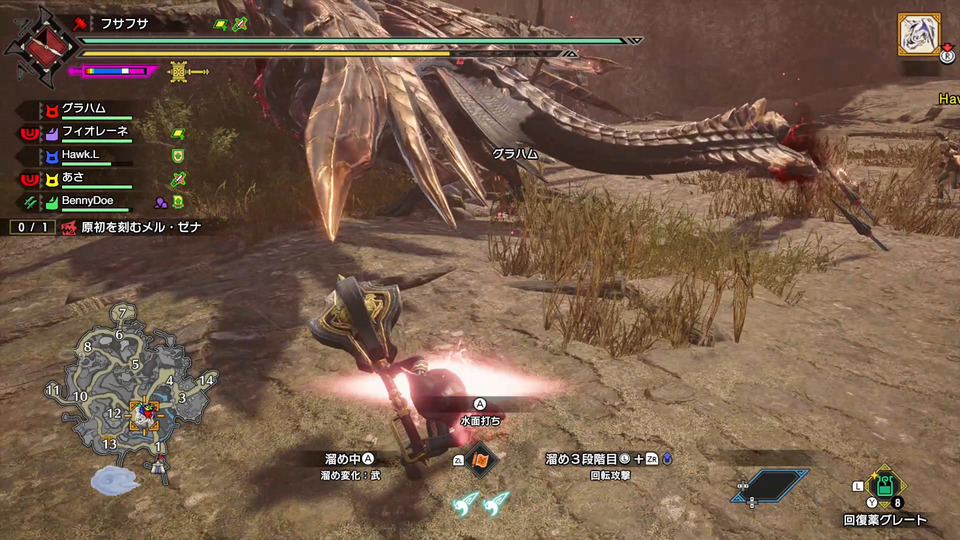Select the hammer weapon emblem beside フサフサ

pyautogui.click(x=41, y=45)
